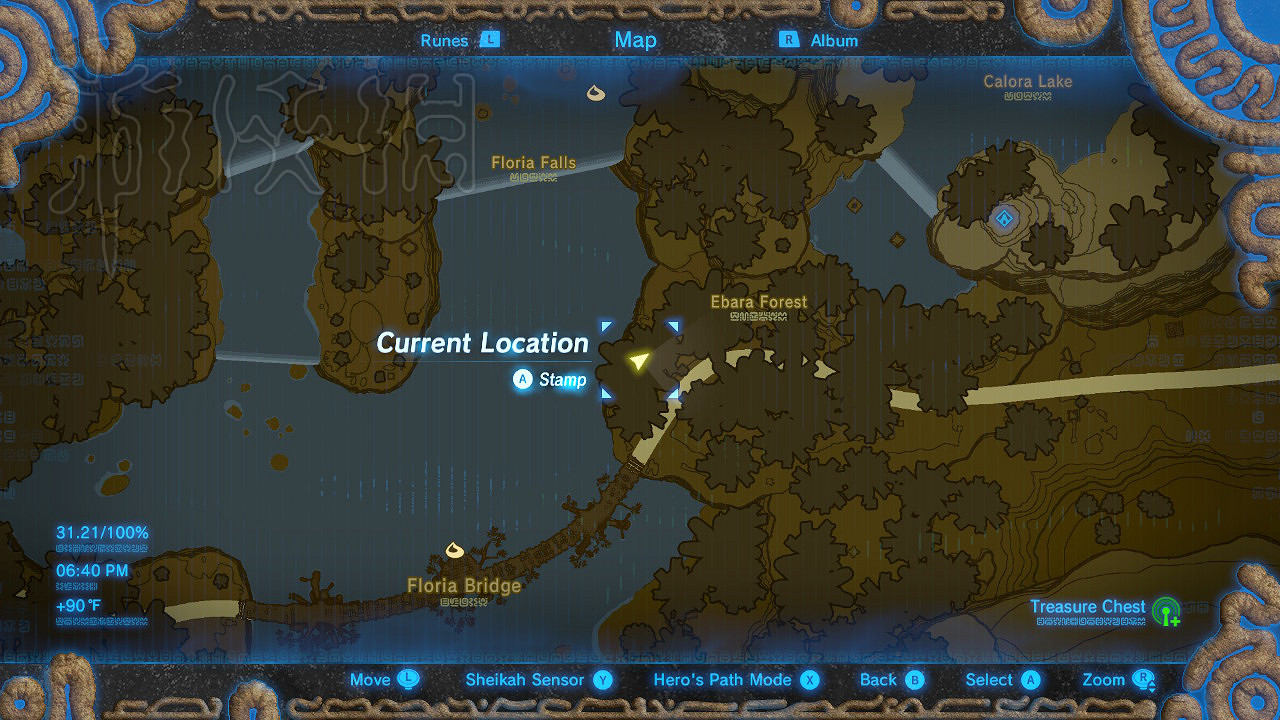1280x720 pixels.
Task: Activate Zoom with the right stick icon
Action: click(1140, 680)
